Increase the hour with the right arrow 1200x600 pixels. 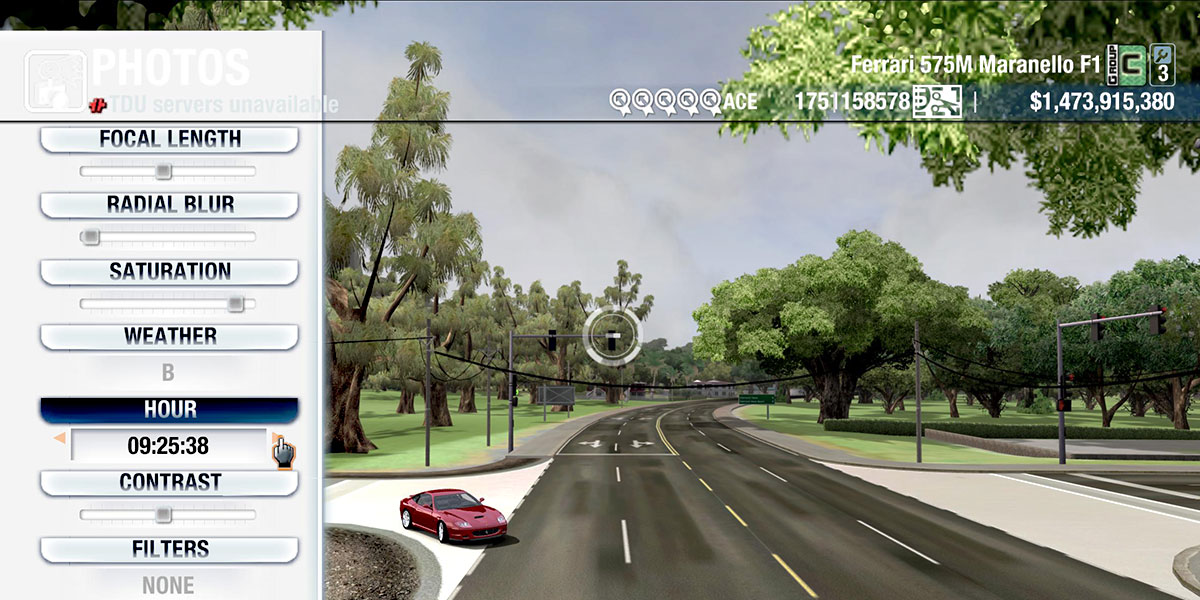coord(277,438)
